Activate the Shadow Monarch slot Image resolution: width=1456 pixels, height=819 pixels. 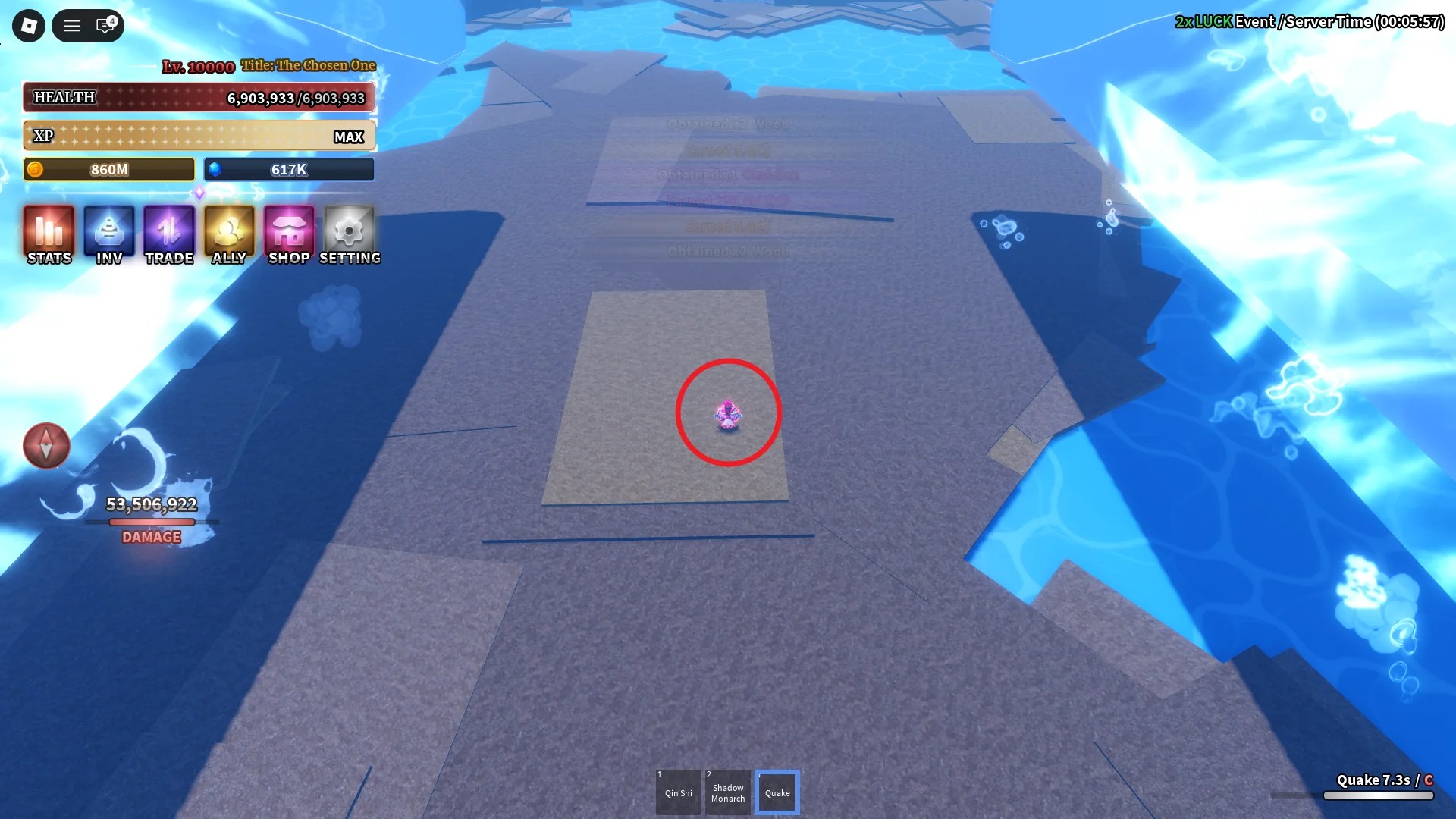728,792
